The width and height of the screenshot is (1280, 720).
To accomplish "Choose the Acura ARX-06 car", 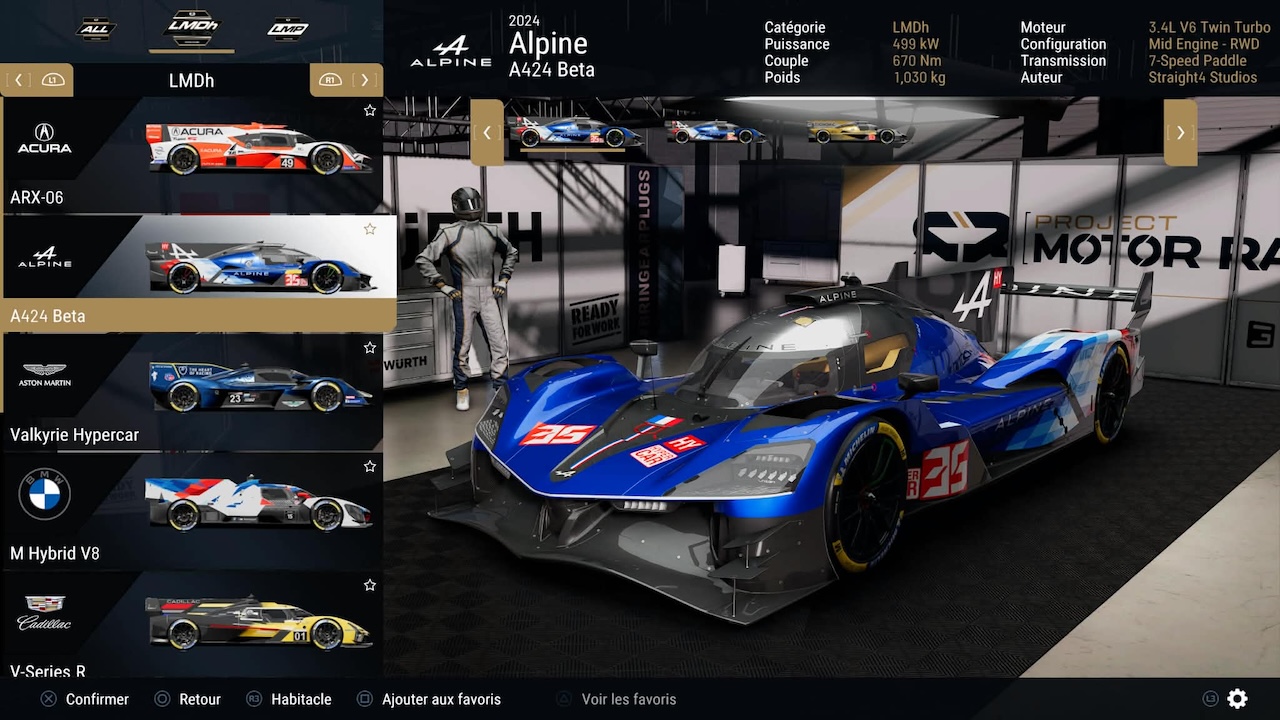I will [190, 155].
